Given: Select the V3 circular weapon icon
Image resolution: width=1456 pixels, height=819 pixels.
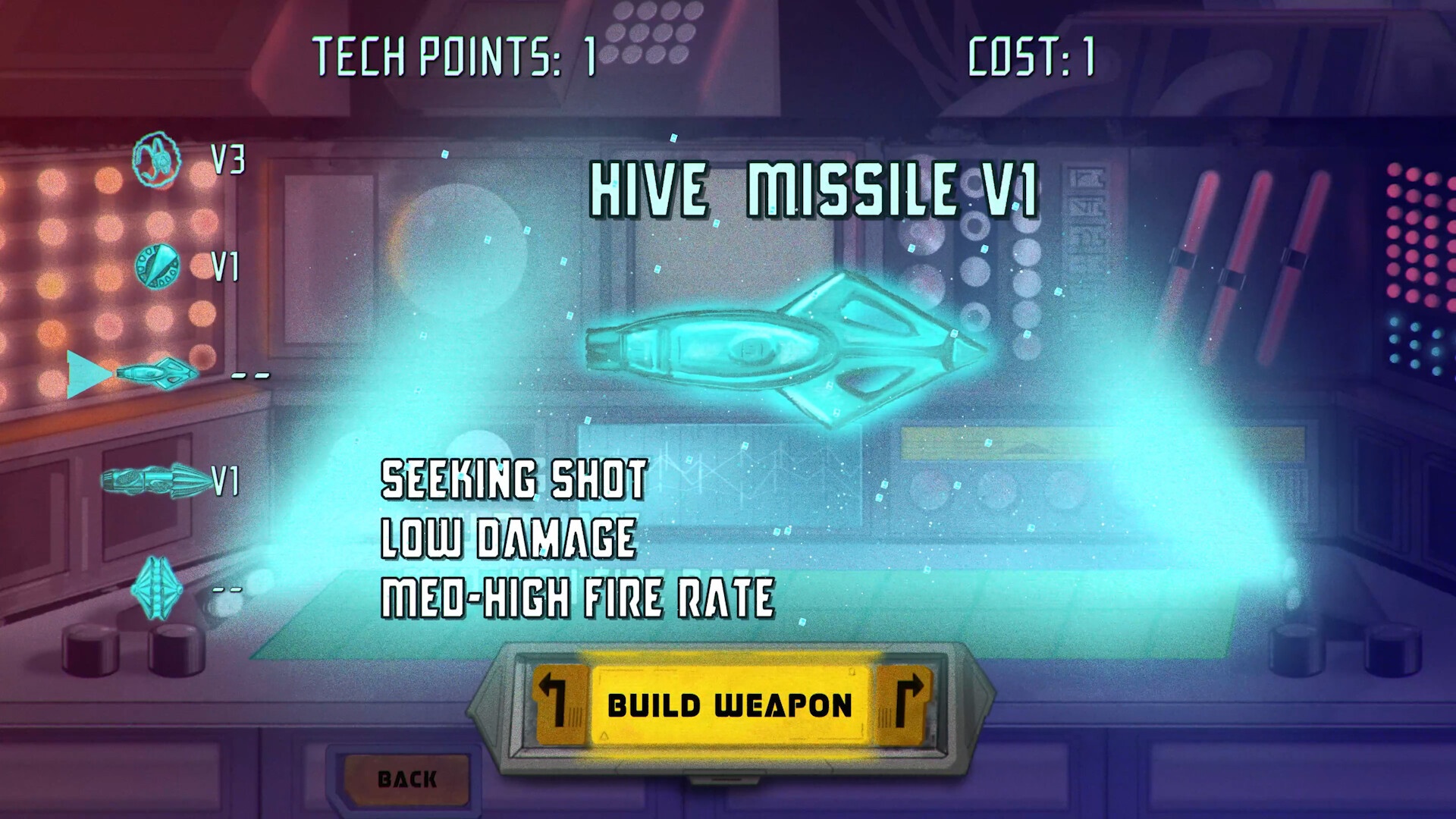Looking at the screenshot, I should tap(158, 160).
